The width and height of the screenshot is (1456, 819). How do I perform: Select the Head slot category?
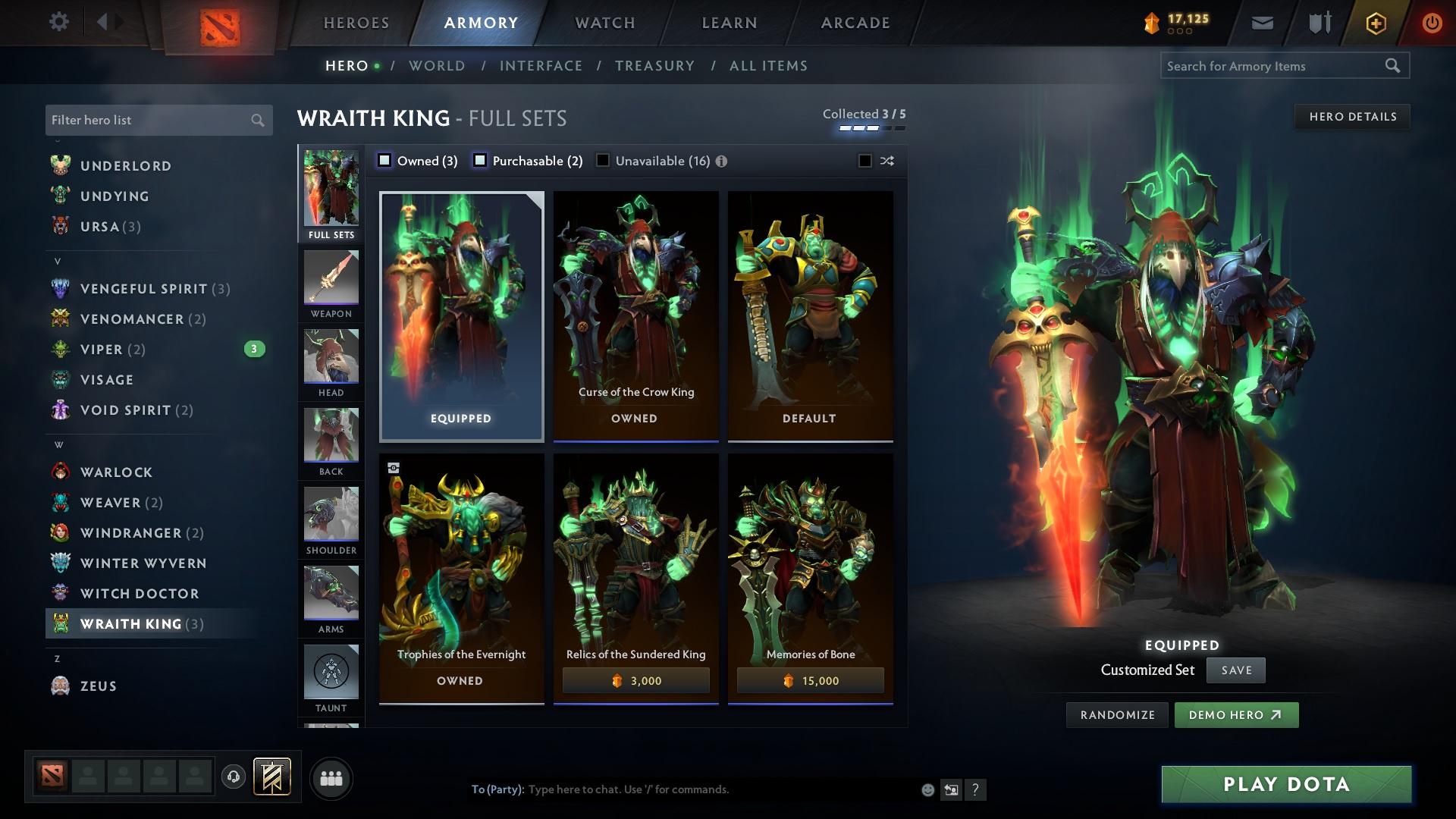(x=331, y=362)
